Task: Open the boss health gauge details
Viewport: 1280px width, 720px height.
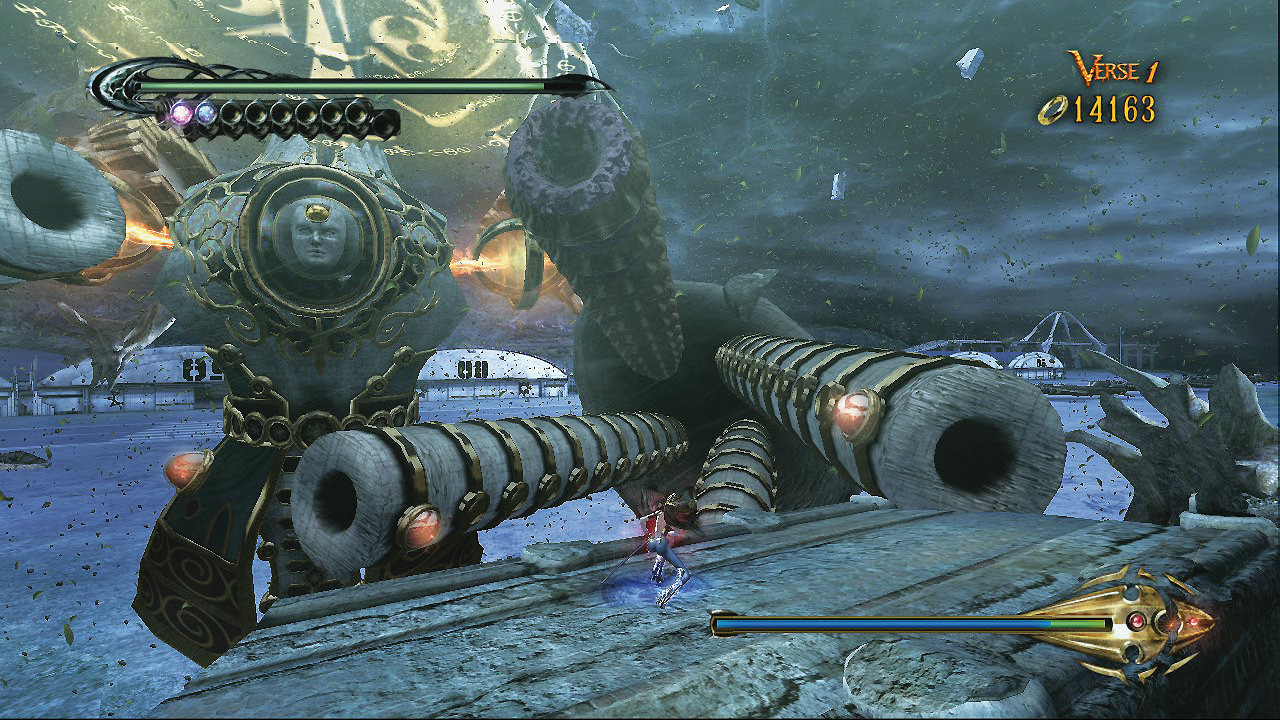Action: pos(880,622)
